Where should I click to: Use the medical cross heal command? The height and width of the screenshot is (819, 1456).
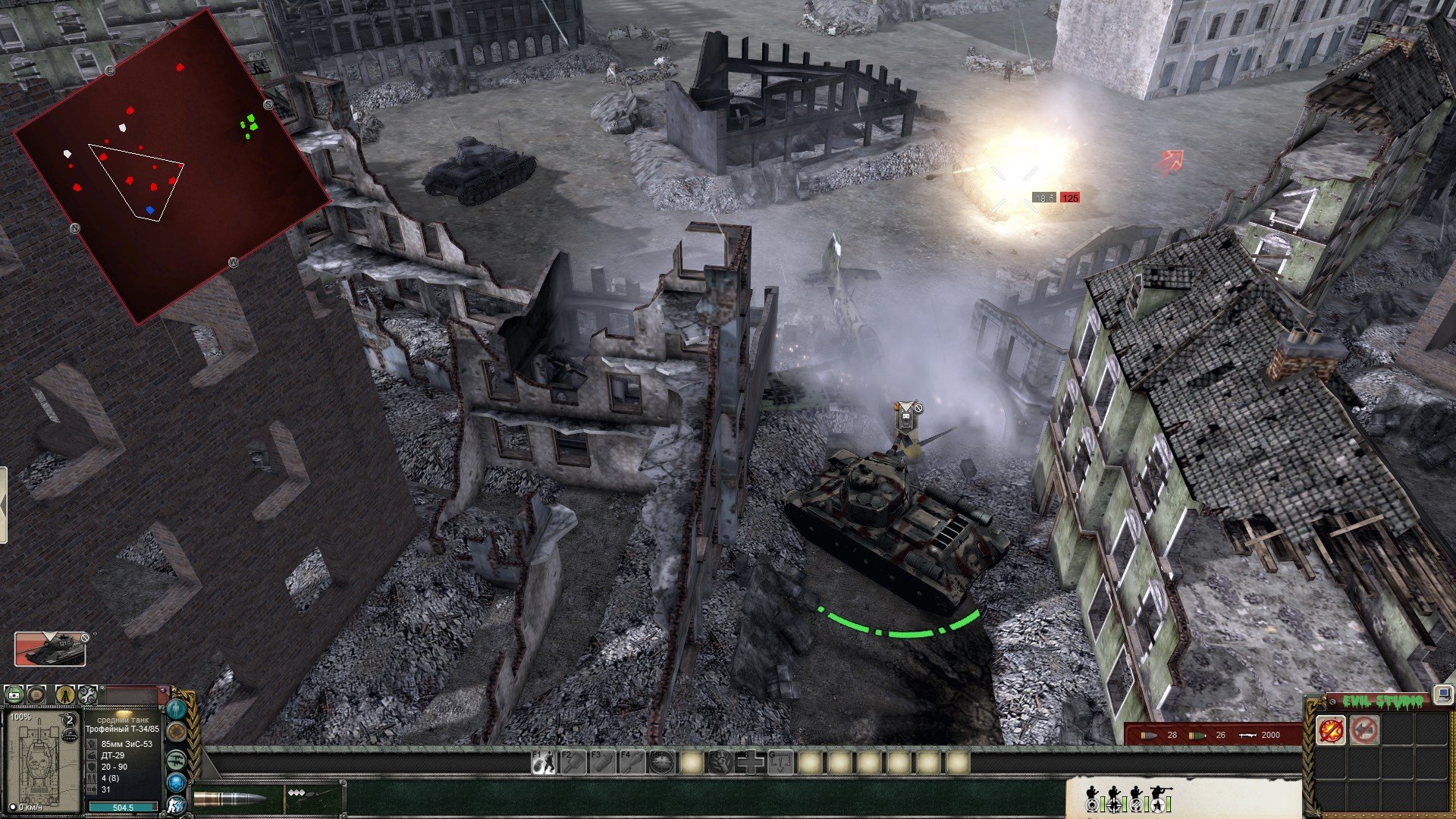coord(751,762)
